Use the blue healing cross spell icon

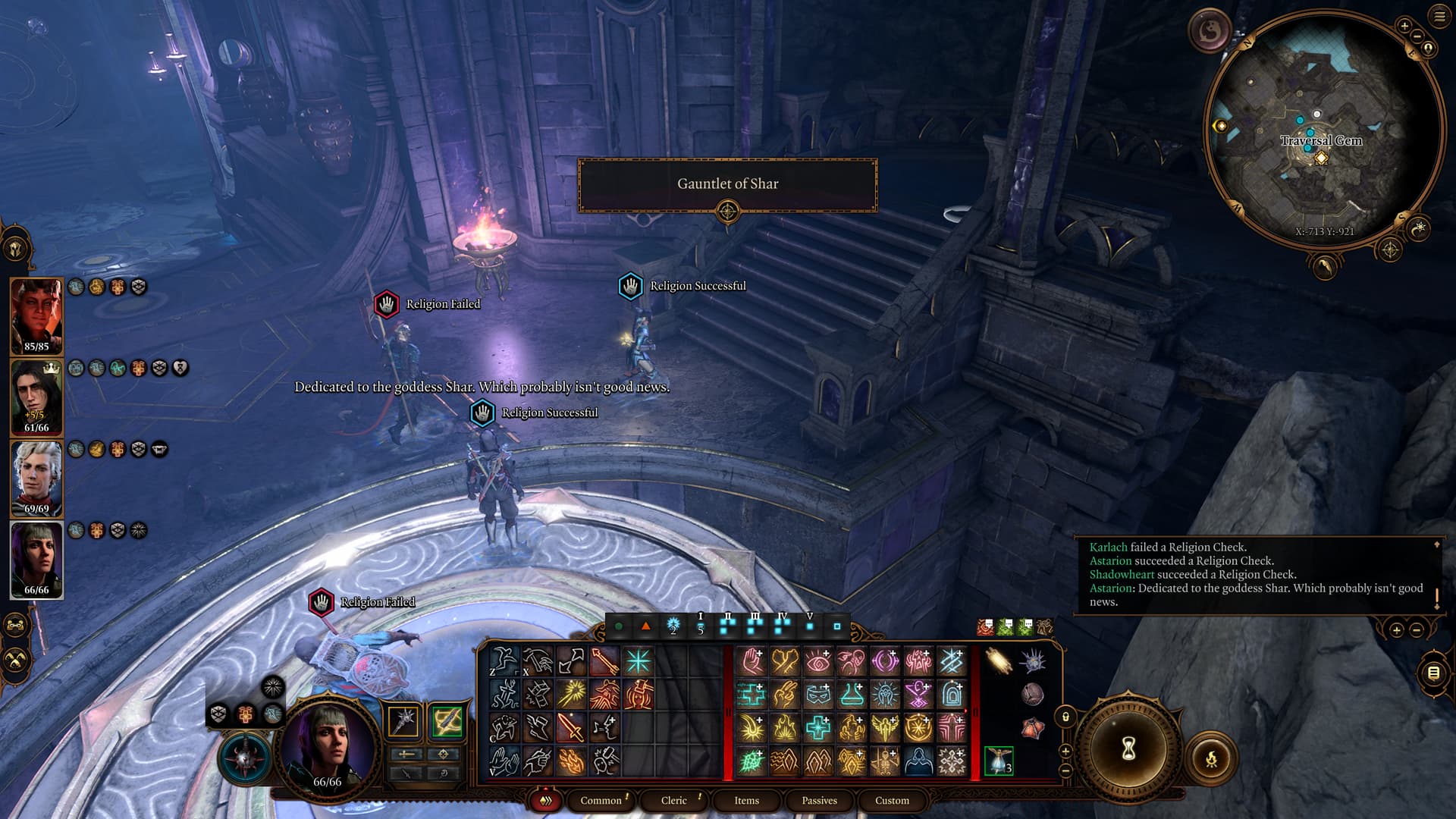click(x=817, y=728)
